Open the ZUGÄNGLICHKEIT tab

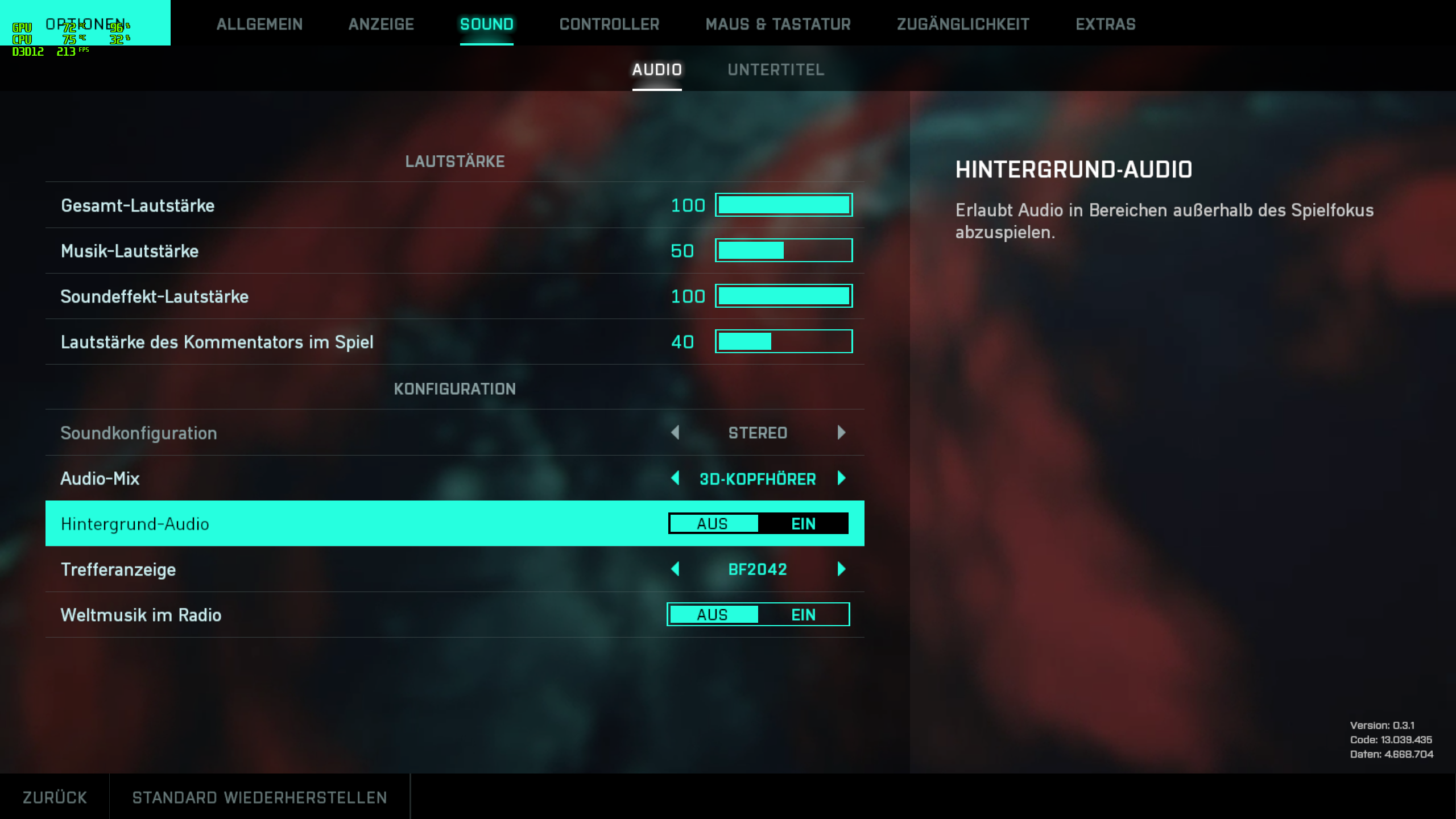963,24
